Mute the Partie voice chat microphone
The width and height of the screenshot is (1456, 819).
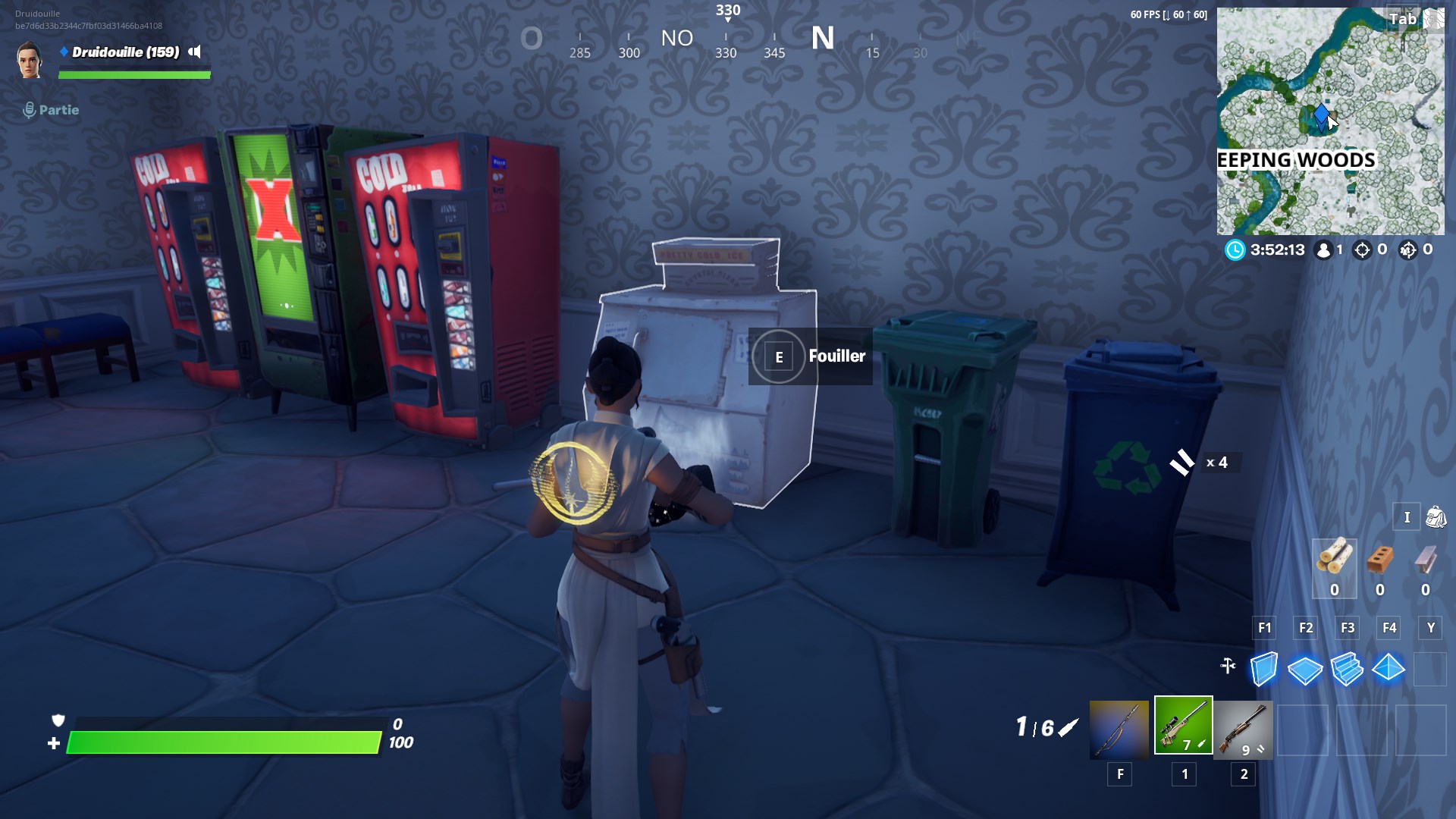point(29,109)
